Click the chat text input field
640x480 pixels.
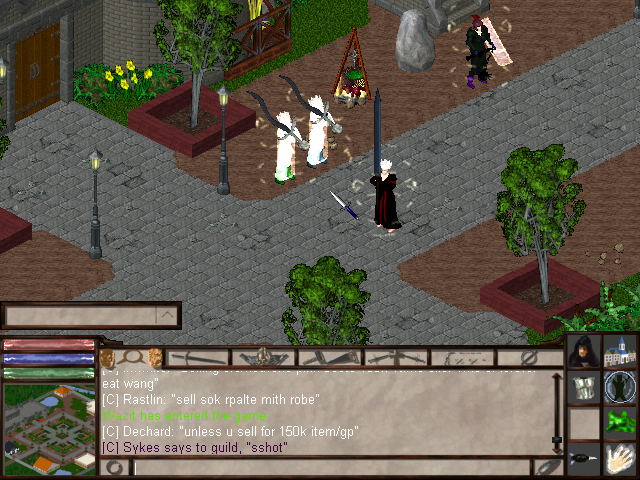coord(330,467)
